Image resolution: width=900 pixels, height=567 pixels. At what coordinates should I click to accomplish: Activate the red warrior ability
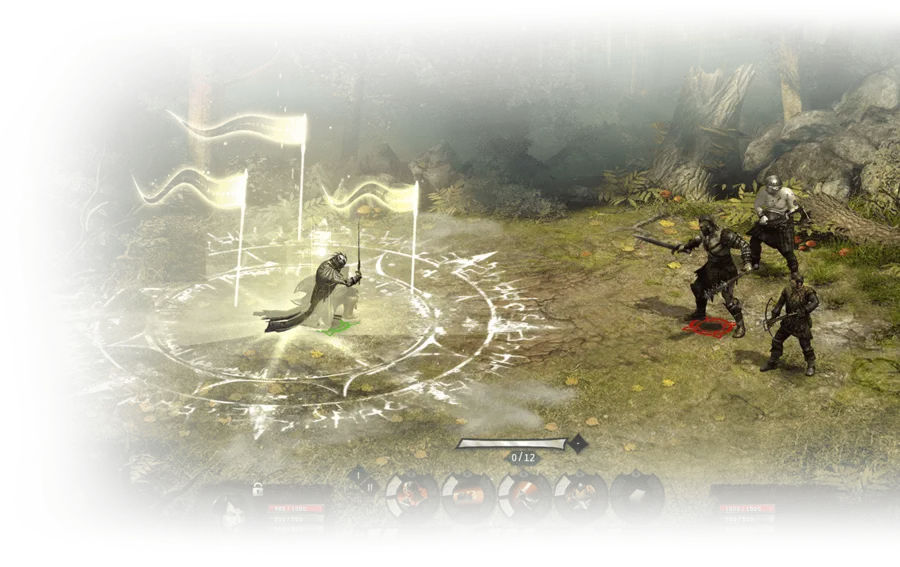(413, 495)
